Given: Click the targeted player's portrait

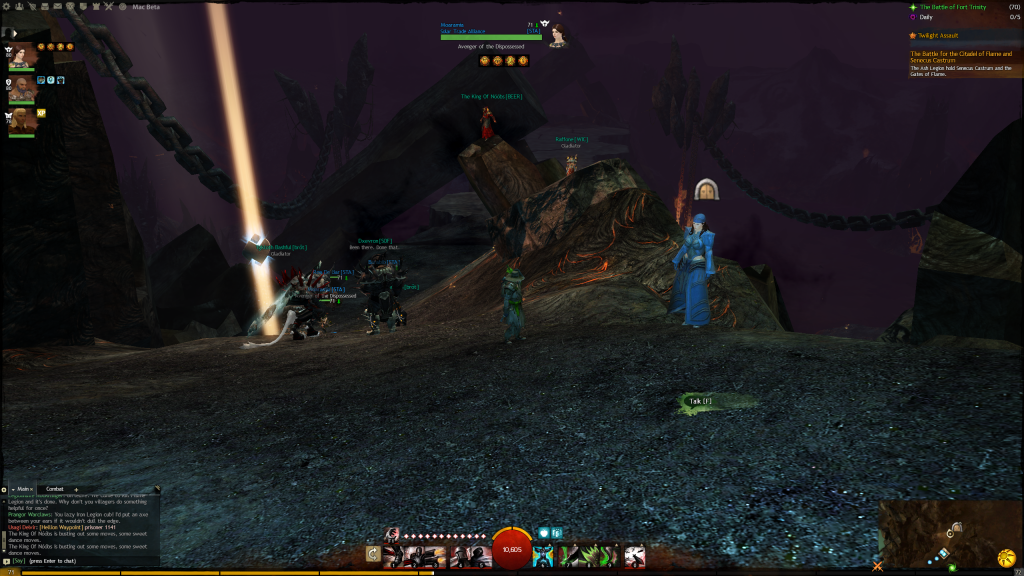Looking at the screenshot, I should click(558, 36).
